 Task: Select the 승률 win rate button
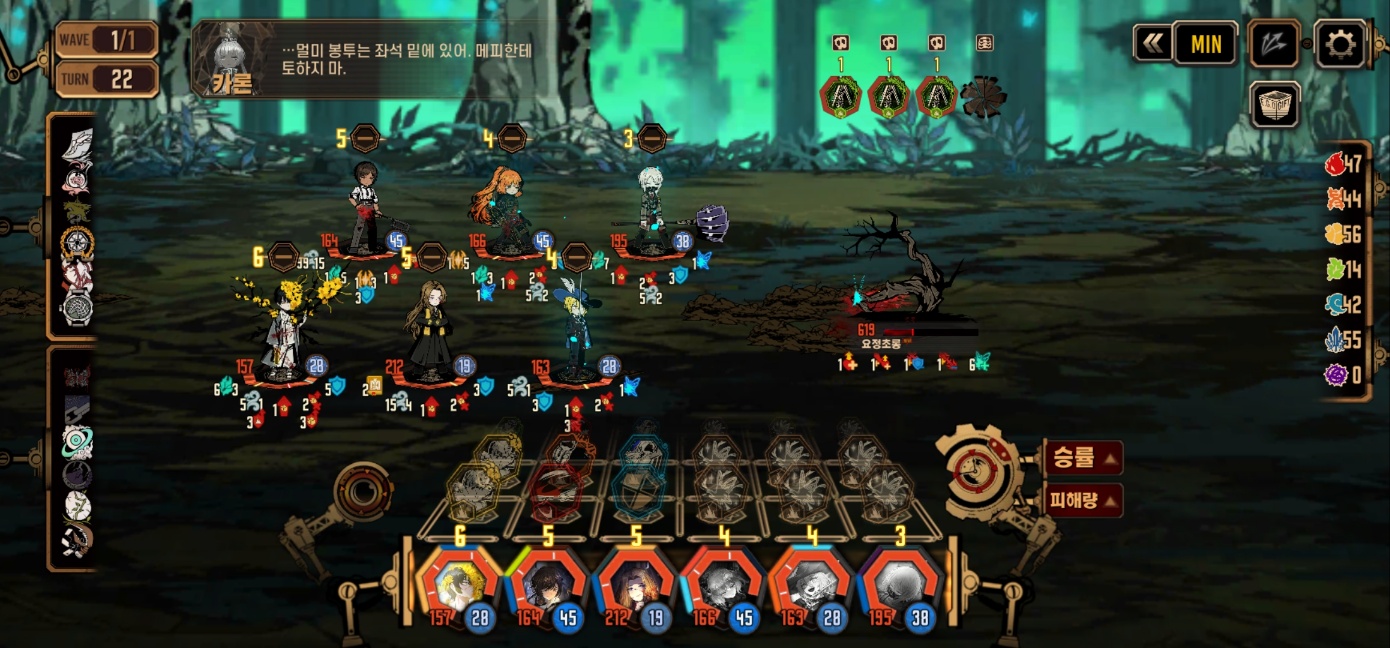click(1083, 458)
